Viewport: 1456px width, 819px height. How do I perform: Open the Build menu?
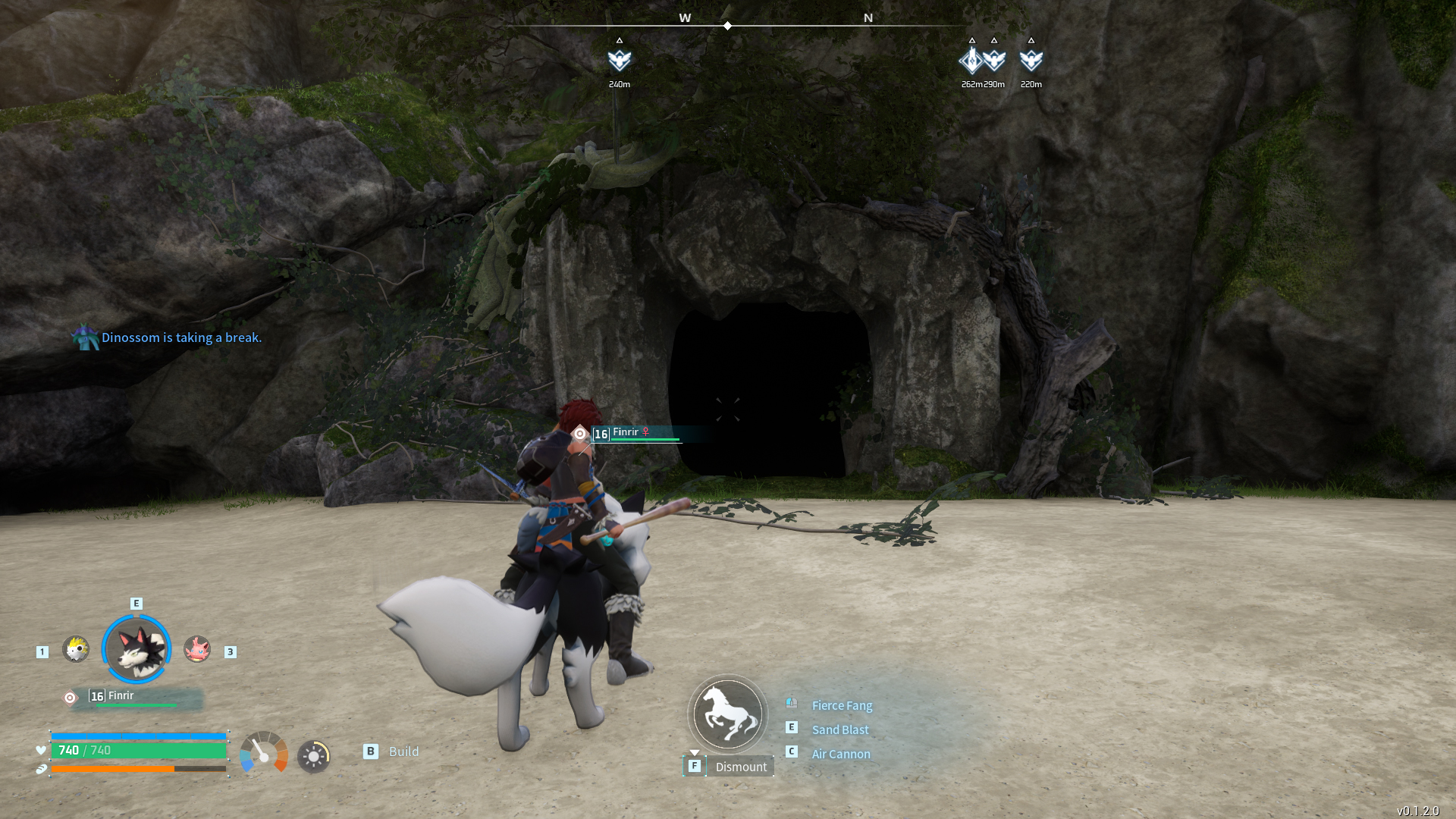403,752
